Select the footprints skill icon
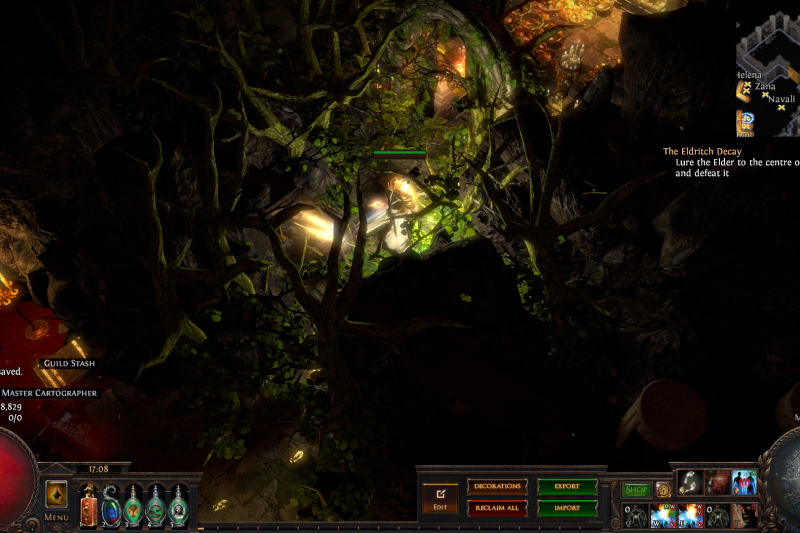This screenshot has width=800, height=533. point(690,483)
